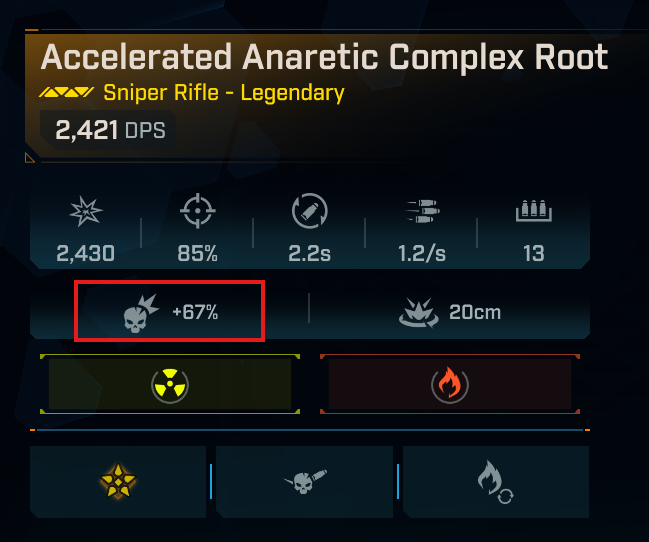Click the 2,430 damage burst icon
This screenshot has width=649, height=542.
[x=85, y=212]
